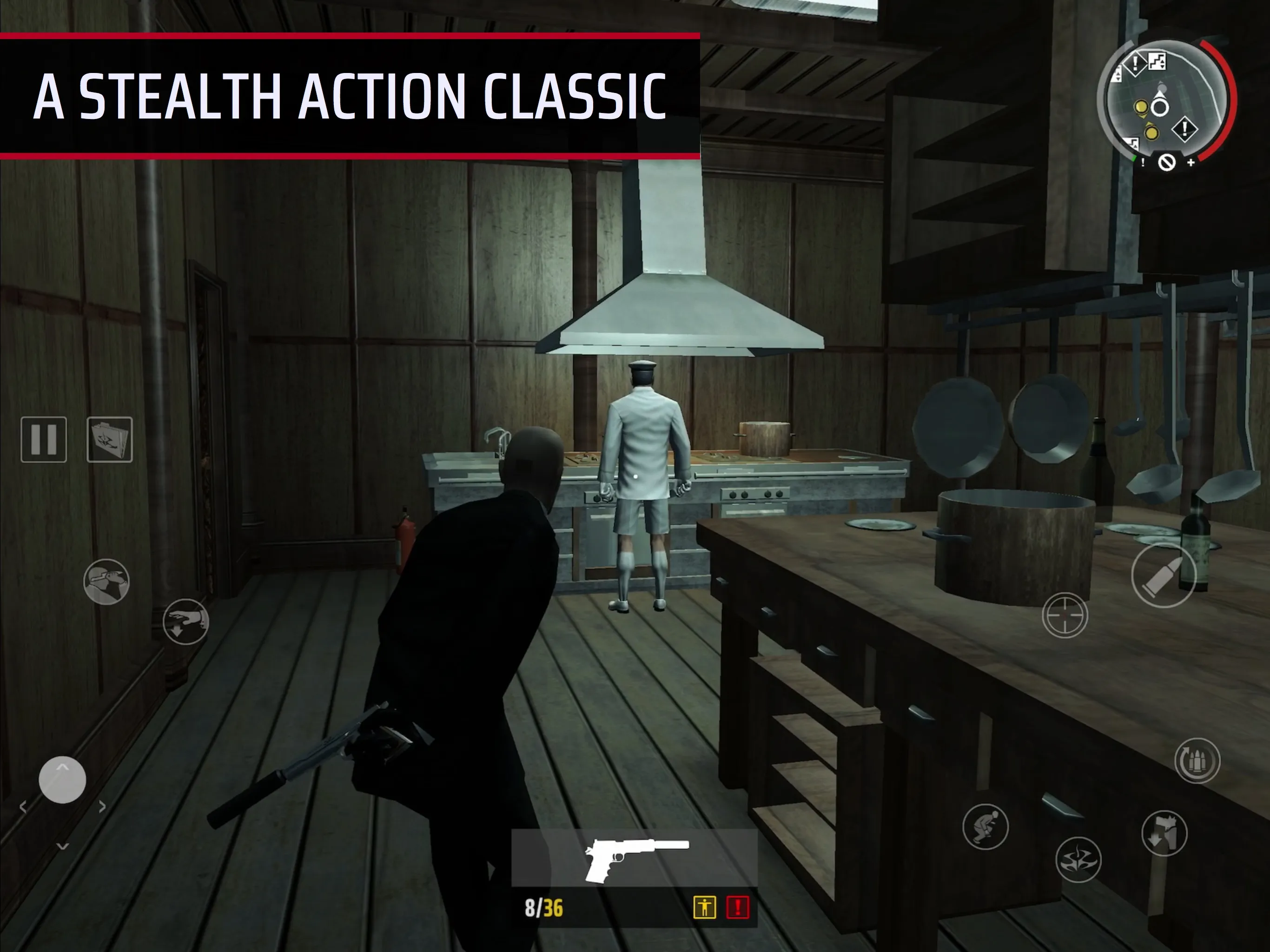The height and width of the screenshot is (952, 1270).
Task: Click the A STEALTH ACTION CLASSIC banner
Action: [x=350, y=95]
